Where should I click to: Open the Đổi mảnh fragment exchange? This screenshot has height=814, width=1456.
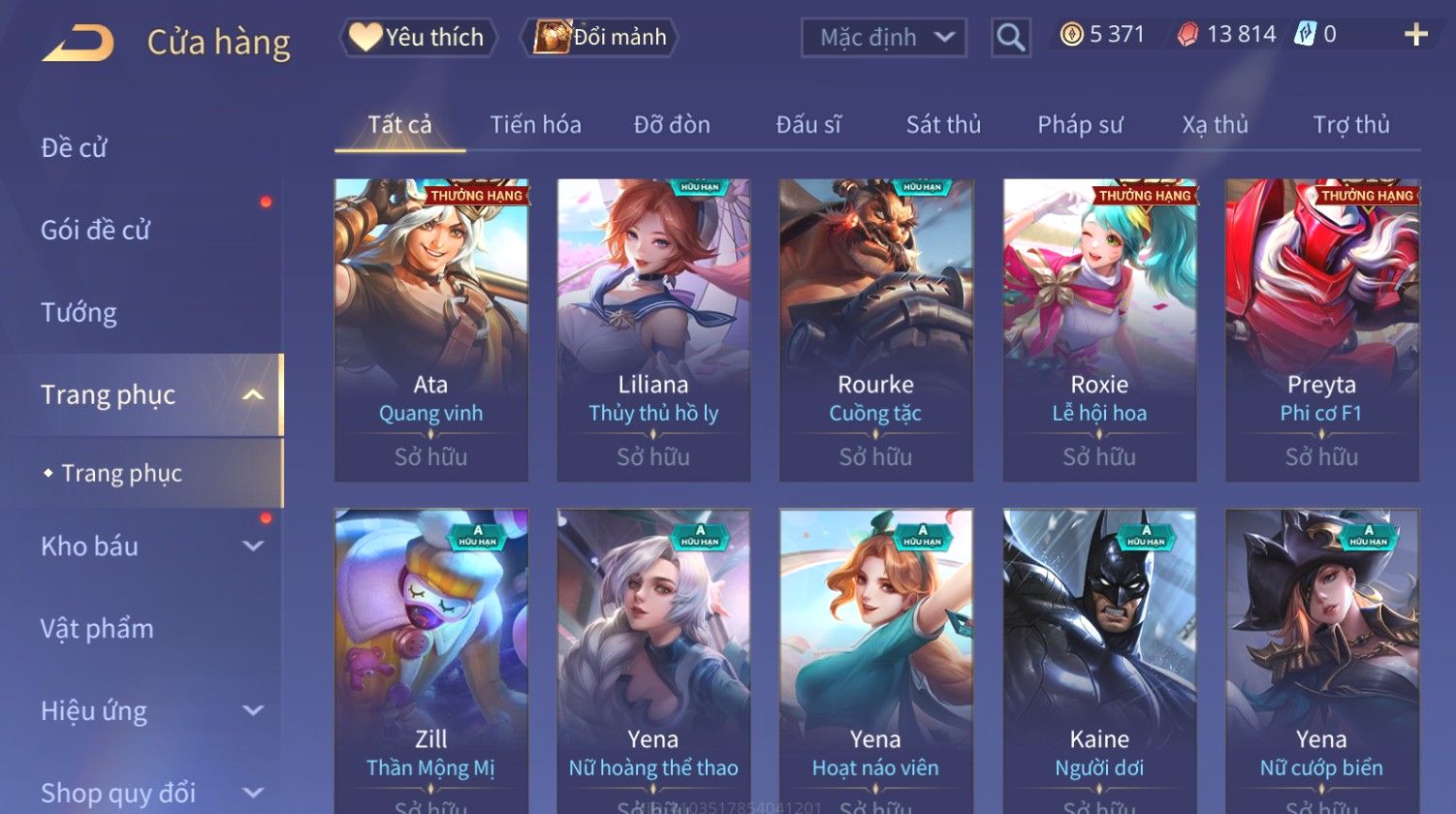click(600, 38)
